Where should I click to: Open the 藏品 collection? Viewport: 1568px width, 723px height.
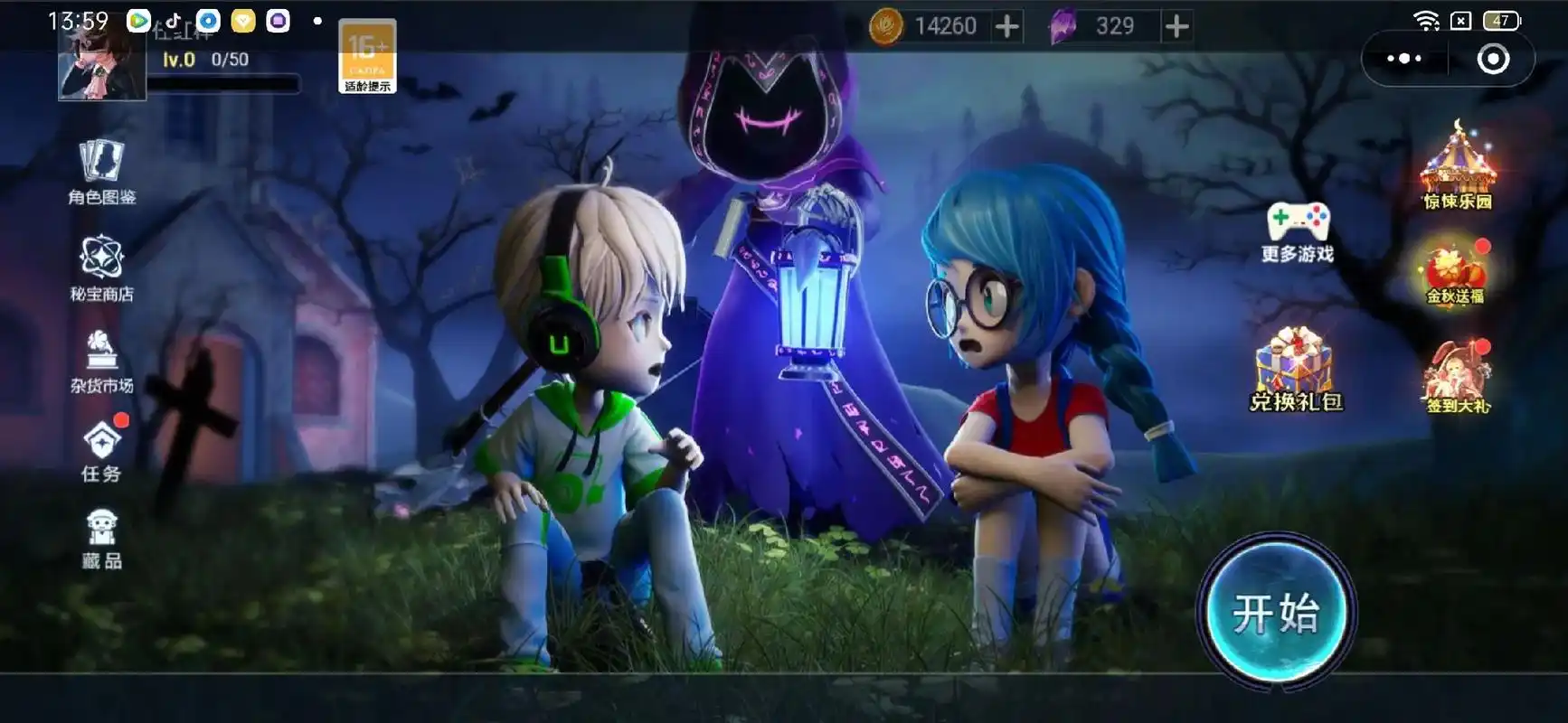[101, 539]
